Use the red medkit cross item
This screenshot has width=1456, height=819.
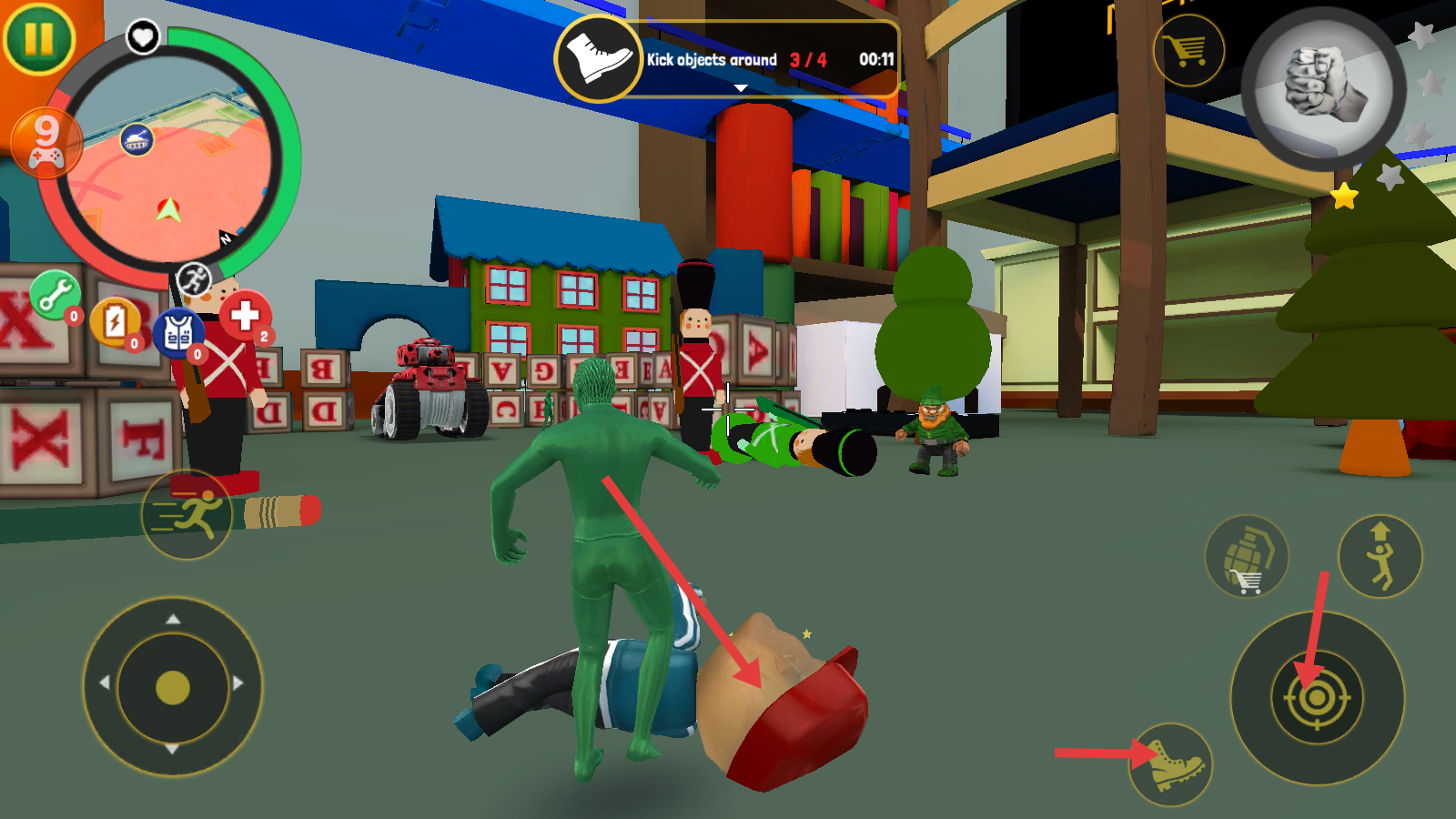click(245, 316)
